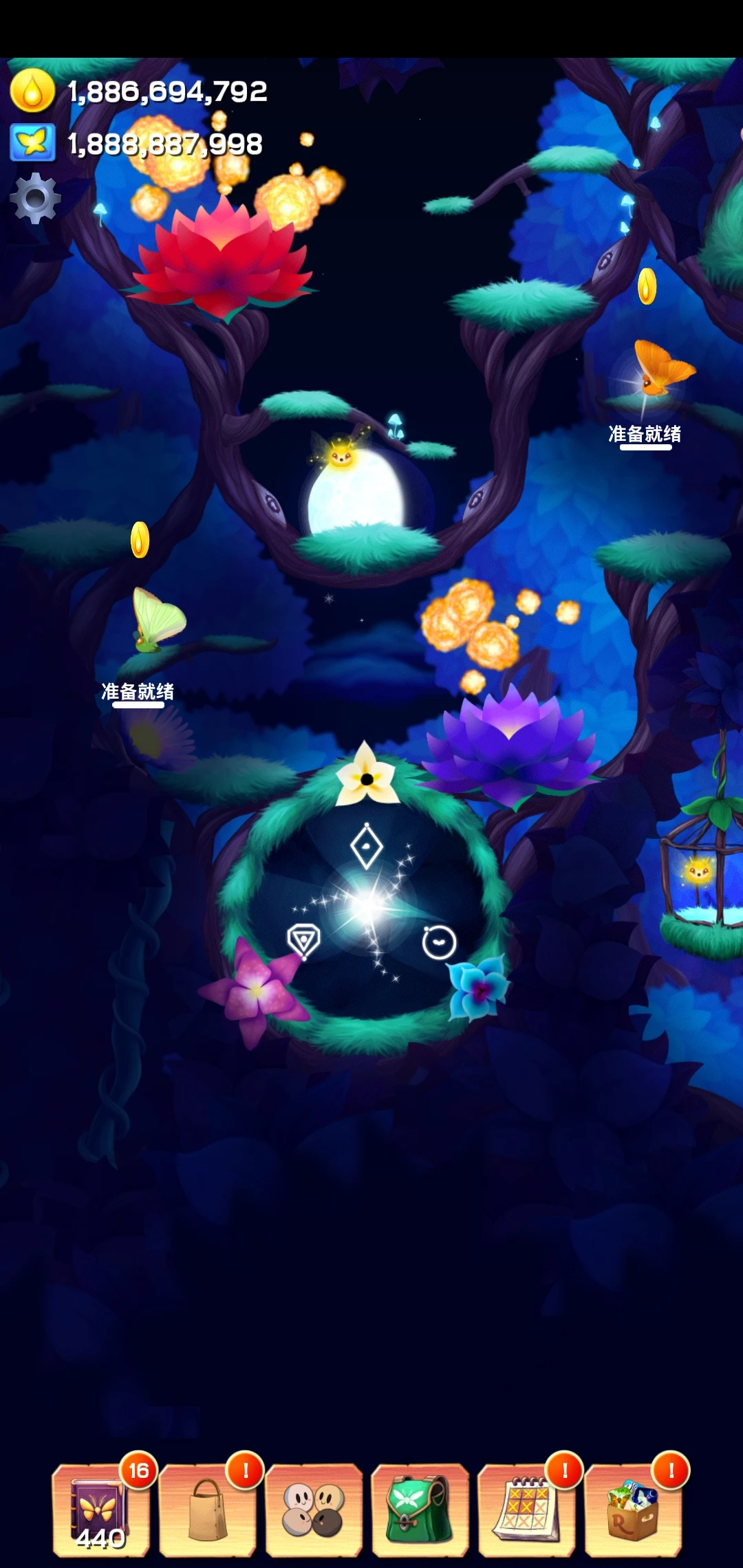Open the calendar with crossed-off days
743x1568 pixels.
pos(526,1510)
